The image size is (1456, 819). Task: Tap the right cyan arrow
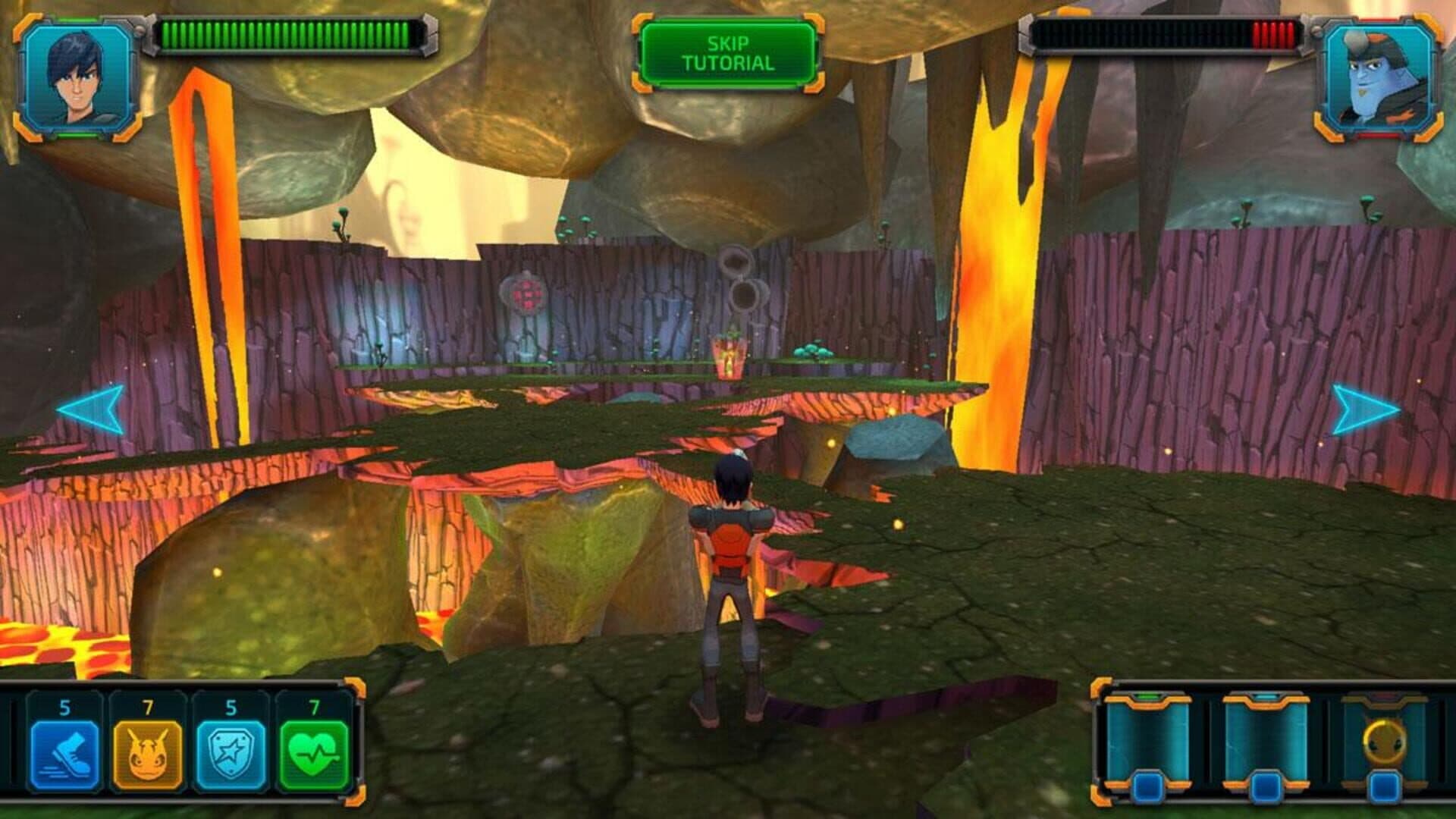1365,409
